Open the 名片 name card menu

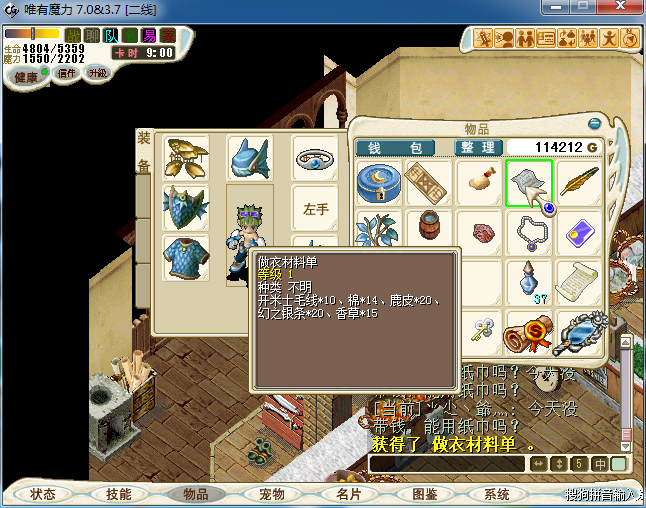(348, 494)
